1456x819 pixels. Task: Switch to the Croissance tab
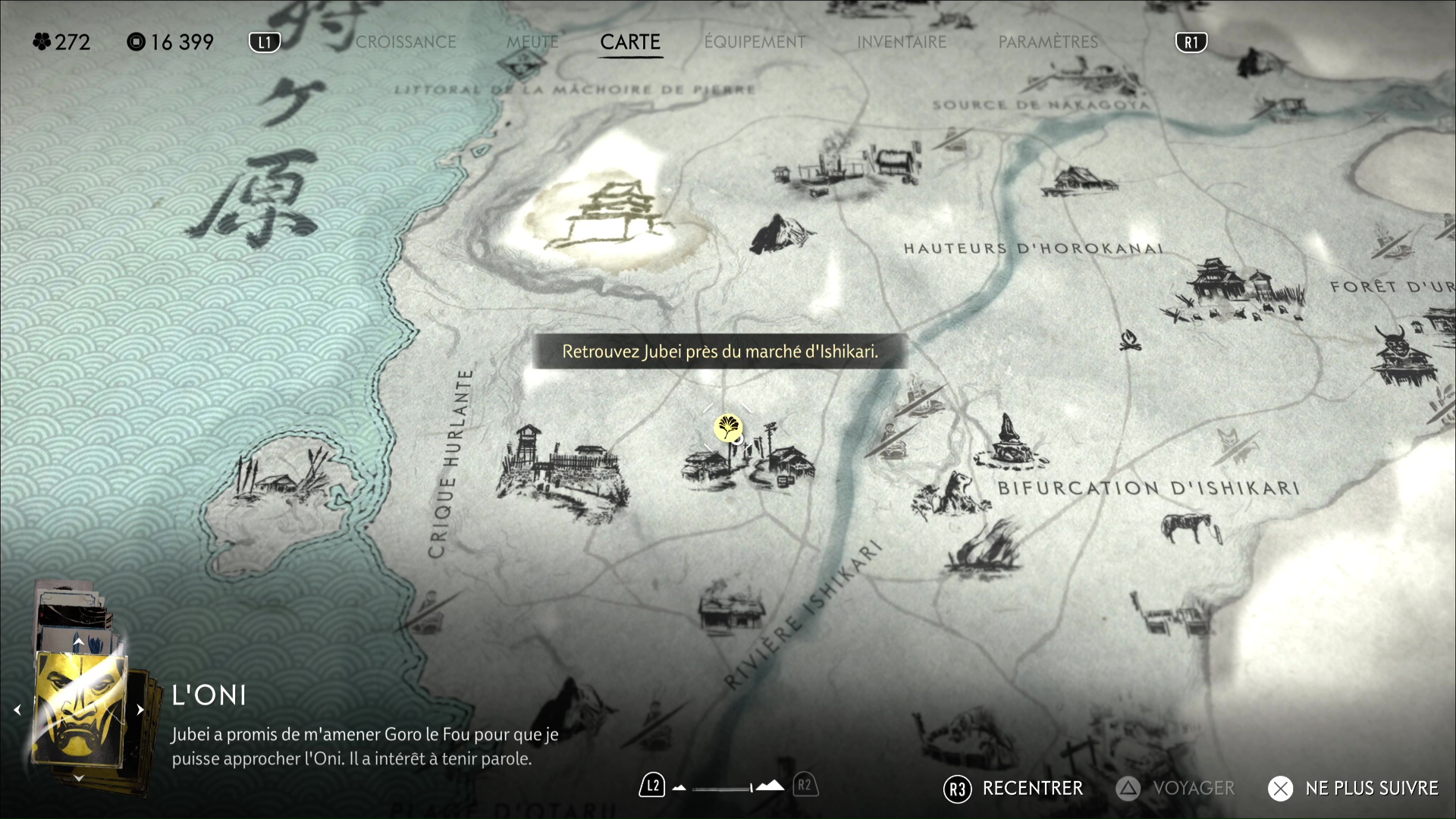(406, 42)
